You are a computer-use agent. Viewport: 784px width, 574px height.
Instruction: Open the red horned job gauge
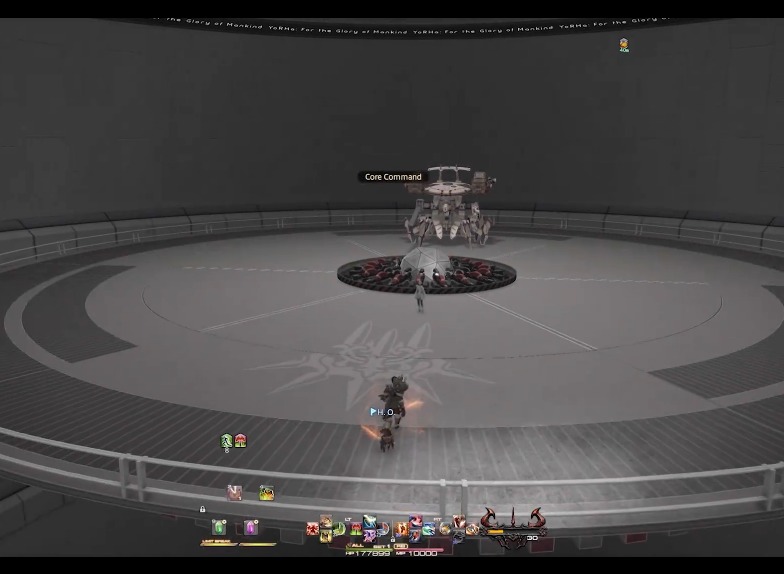click(x=511, y=520)
